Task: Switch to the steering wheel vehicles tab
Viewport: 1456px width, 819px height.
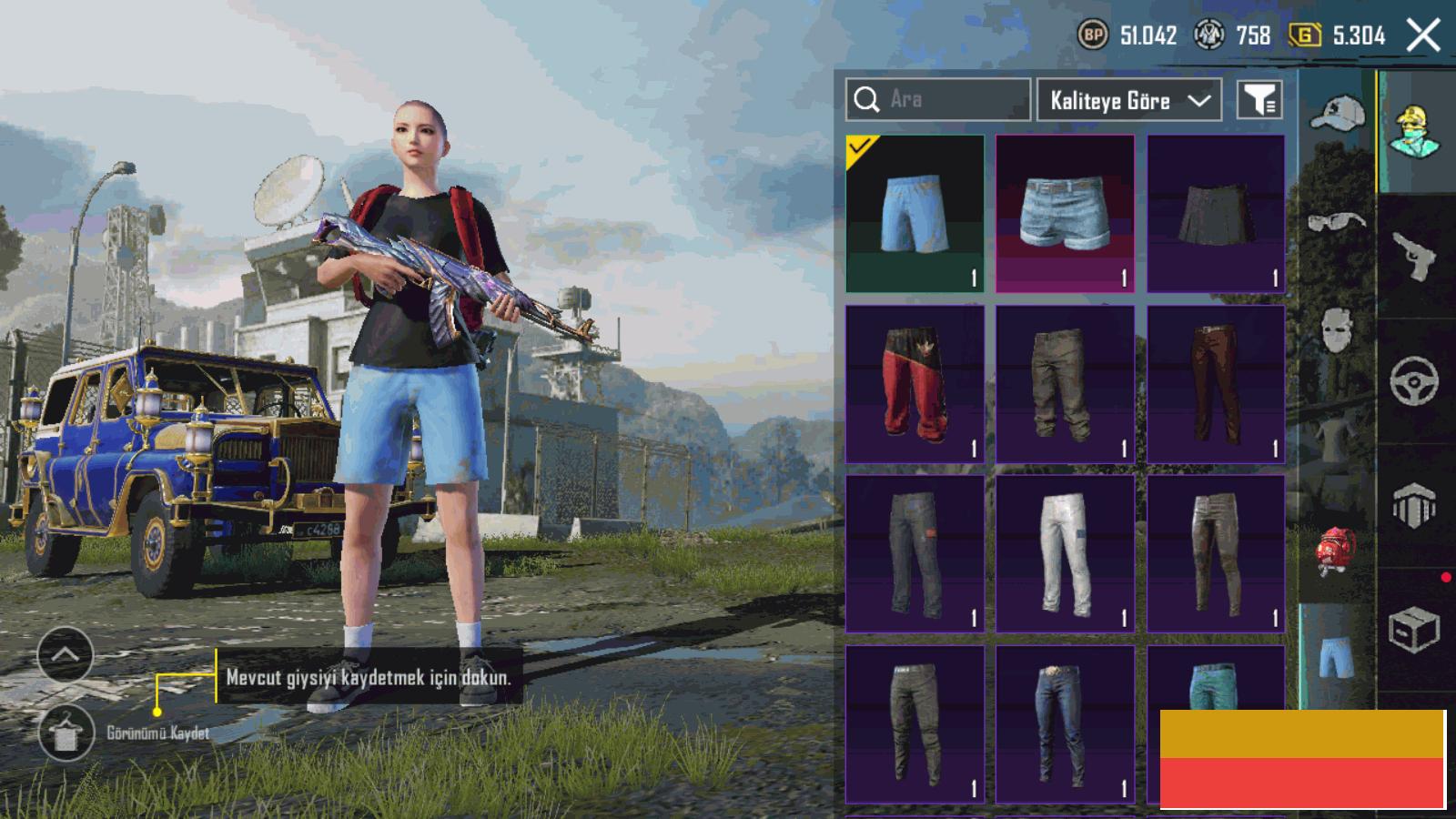Action: point(1413,382)
